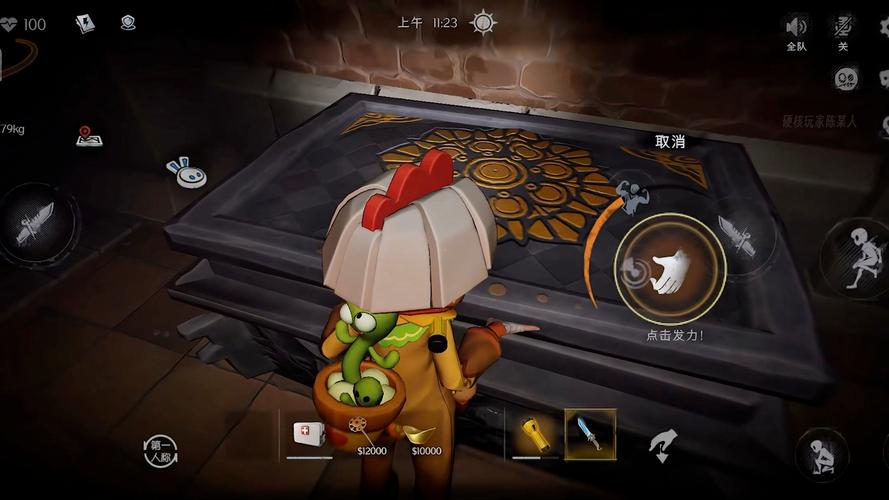889x500 pixels.
Task: Tap the drop item arrow icon
Action: click(x=663, y=445)
